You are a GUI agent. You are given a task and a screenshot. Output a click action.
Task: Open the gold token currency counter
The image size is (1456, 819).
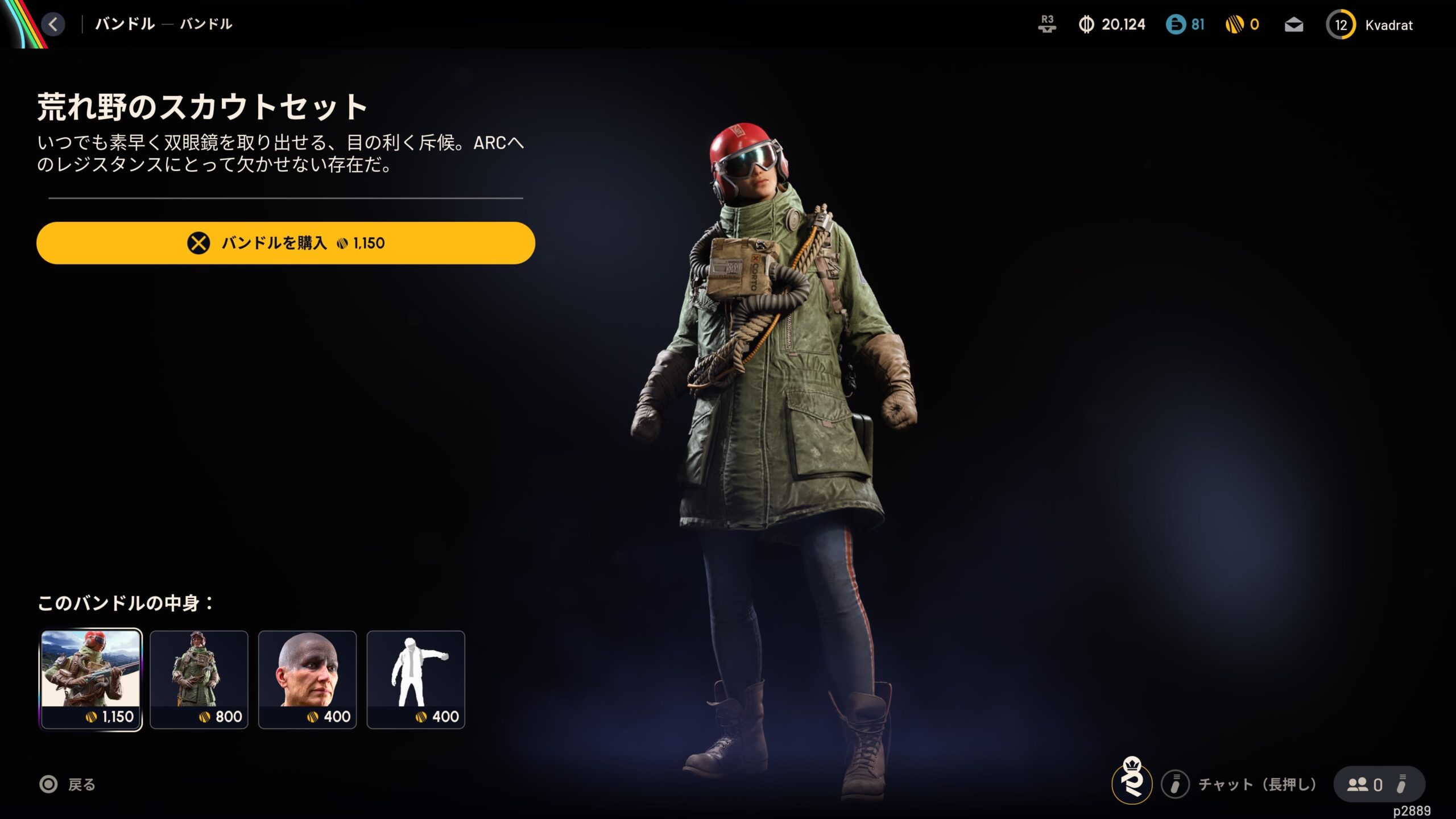coord(1242,24)
